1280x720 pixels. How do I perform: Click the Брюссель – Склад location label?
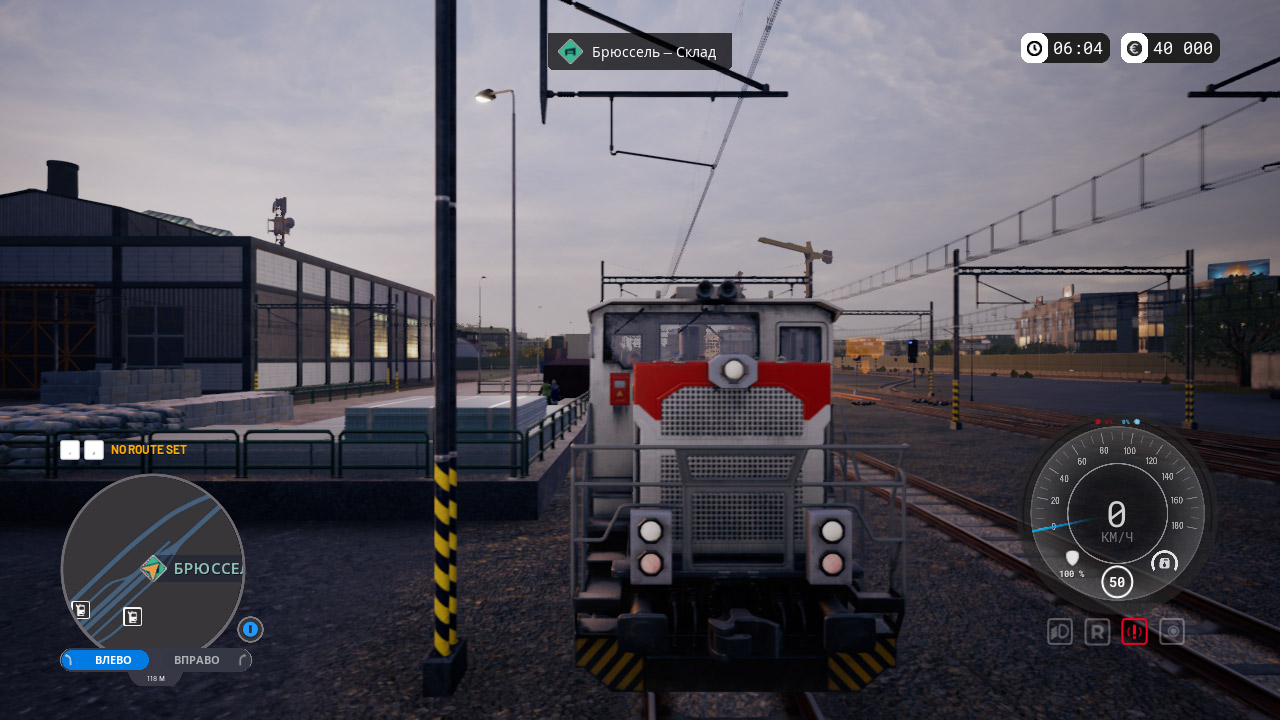click(x=640, y=51)
